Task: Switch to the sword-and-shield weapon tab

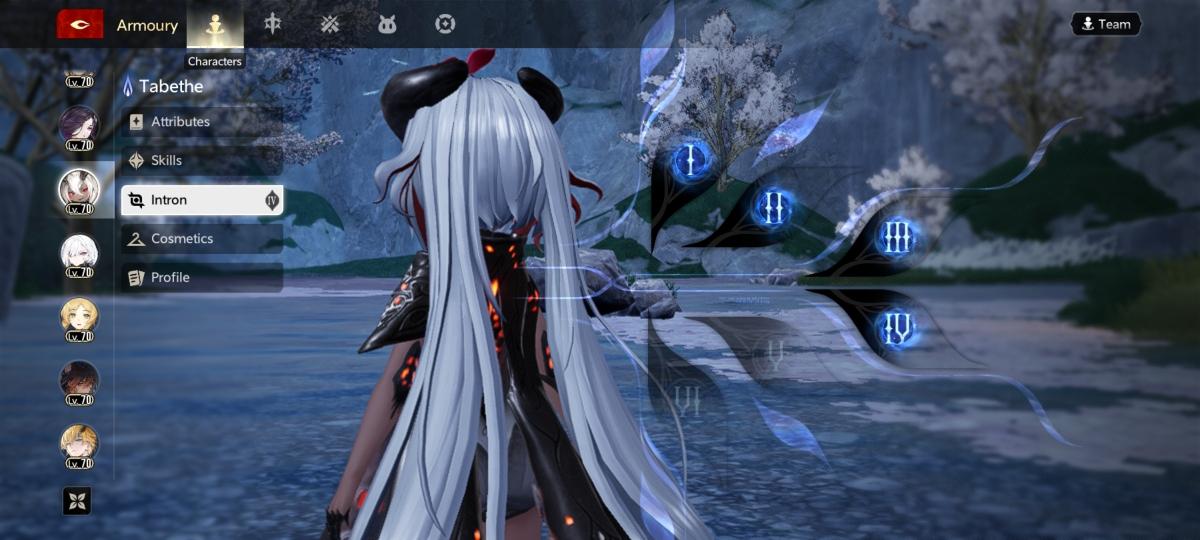Action: (272, 24)
